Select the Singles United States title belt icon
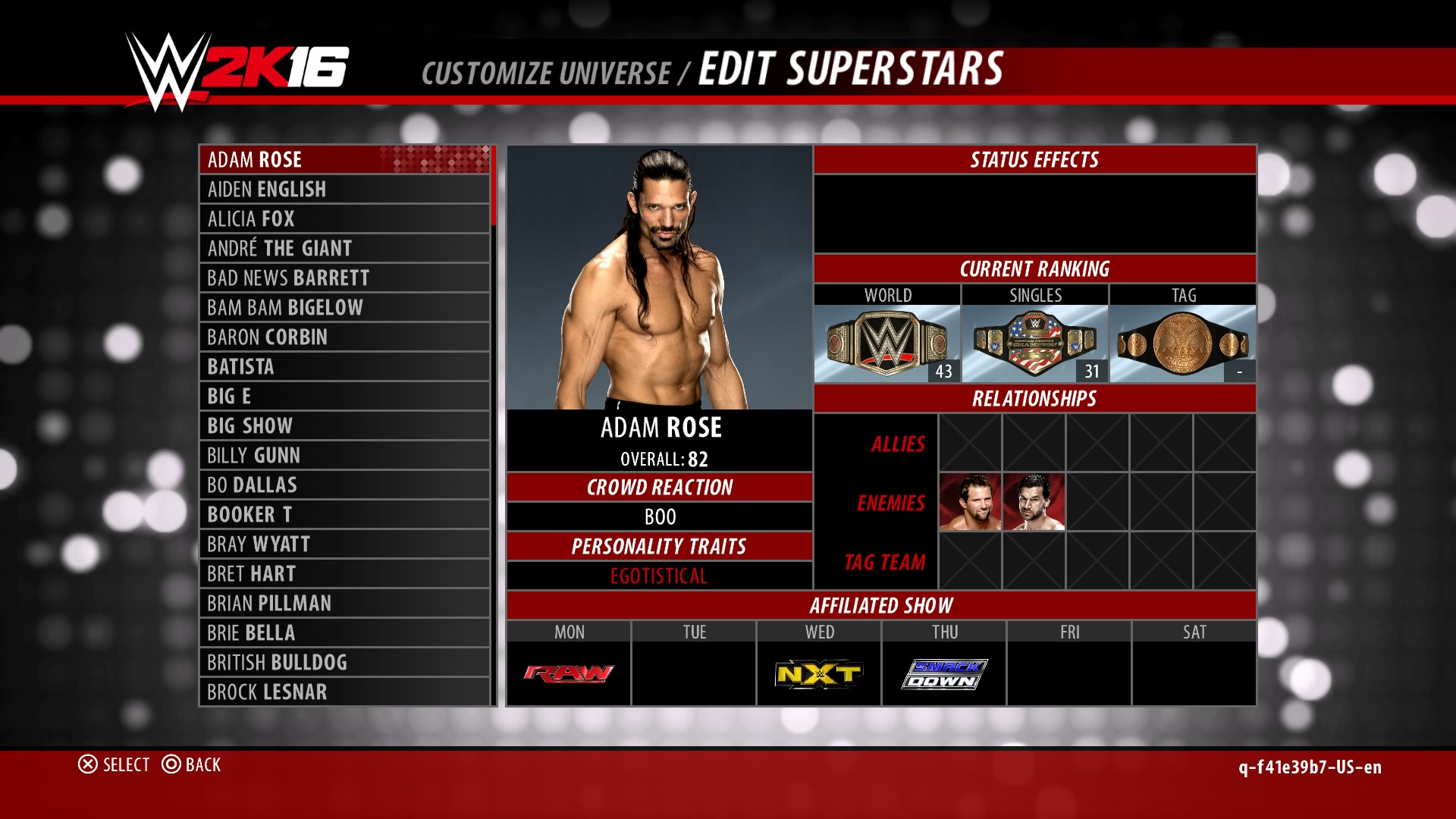Image resolution: width=1456 pixels, height=819 pixels. (1033, 341)
